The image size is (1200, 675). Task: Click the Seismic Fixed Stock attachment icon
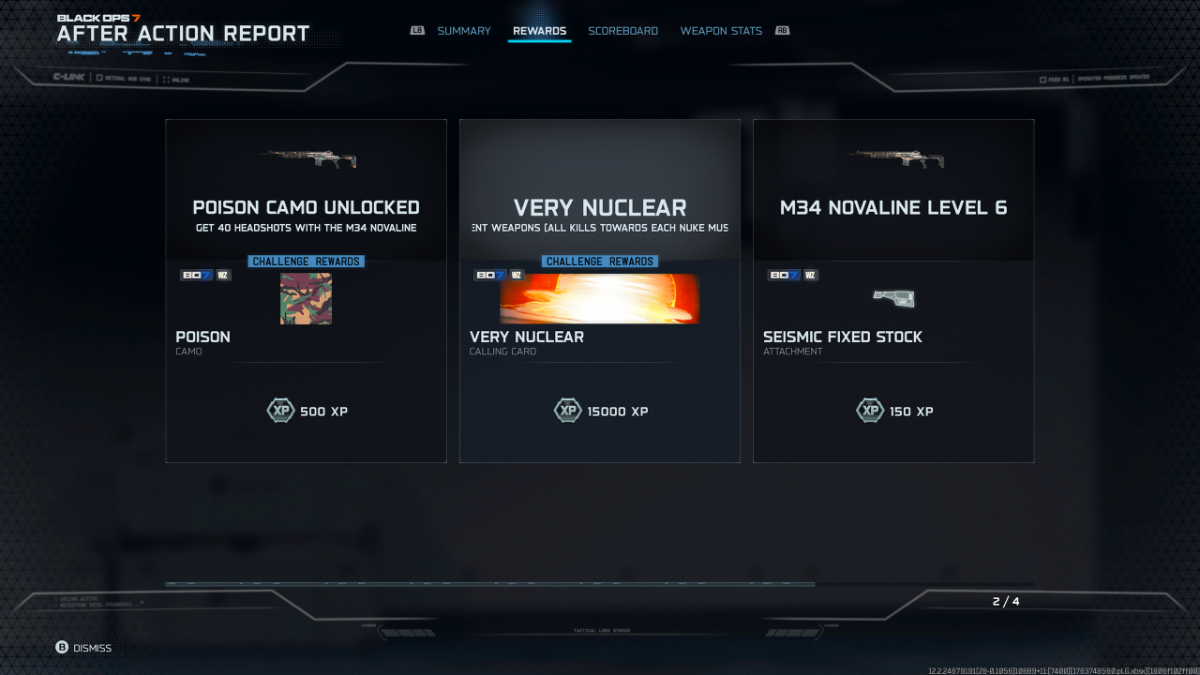point(893,298)
